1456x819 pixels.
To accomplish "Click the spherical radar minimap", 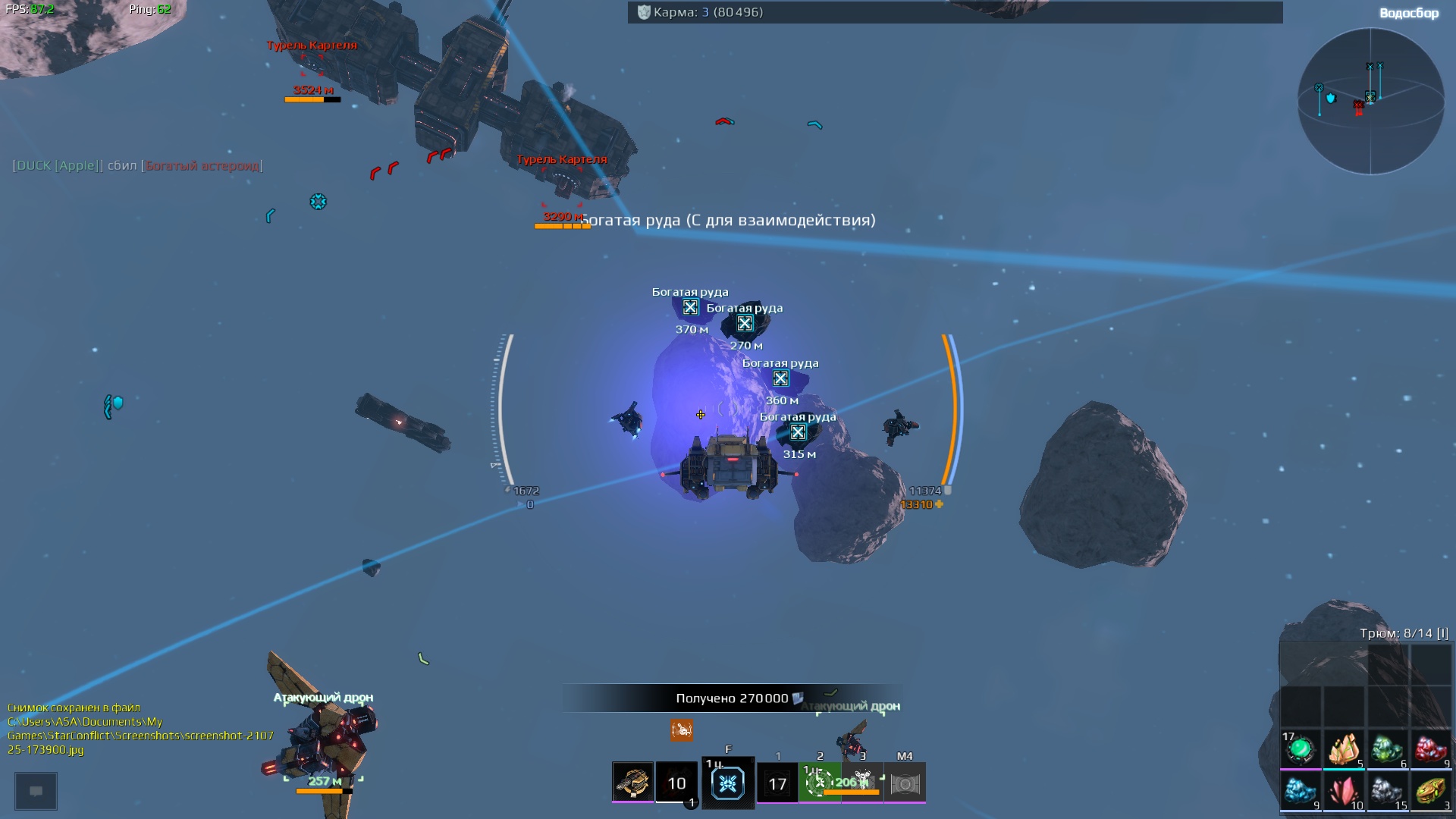I will tap(1370, 101).
